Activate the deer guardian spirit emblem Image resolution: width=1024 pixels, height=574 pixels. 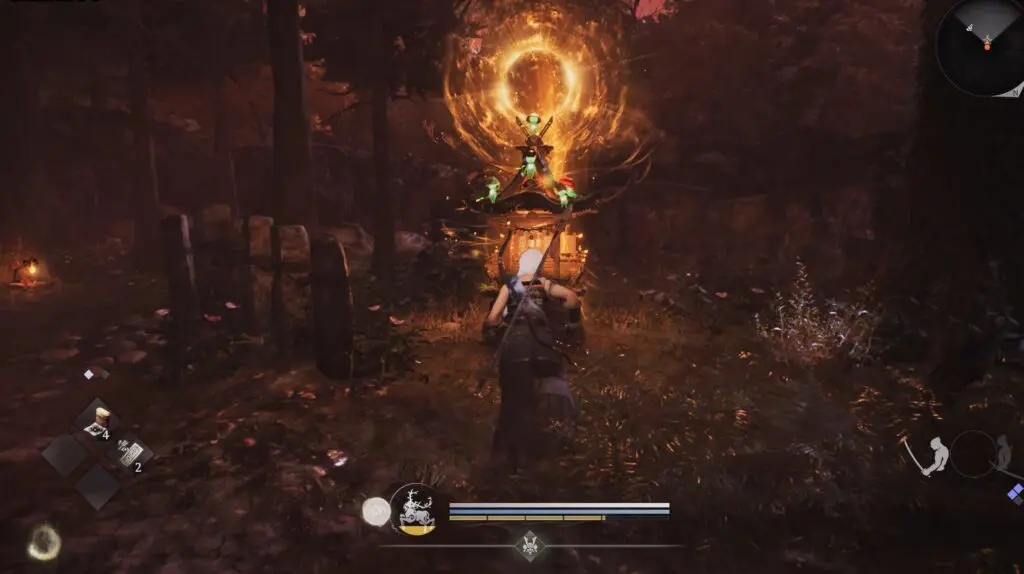(412, 509)
